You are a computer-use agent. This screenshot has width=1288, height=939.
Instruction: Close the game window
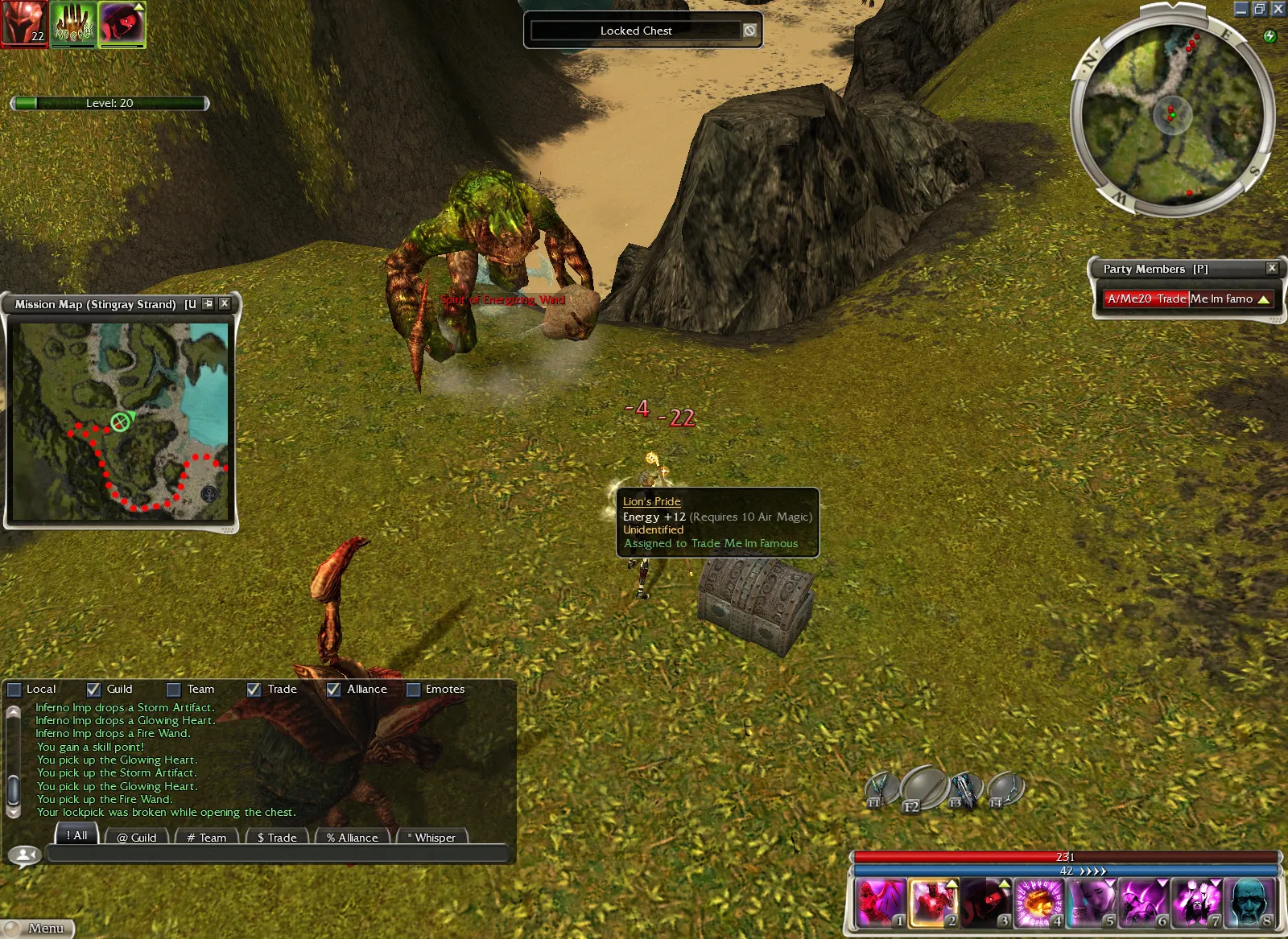pyautogui.click(x=1278, y=9)
